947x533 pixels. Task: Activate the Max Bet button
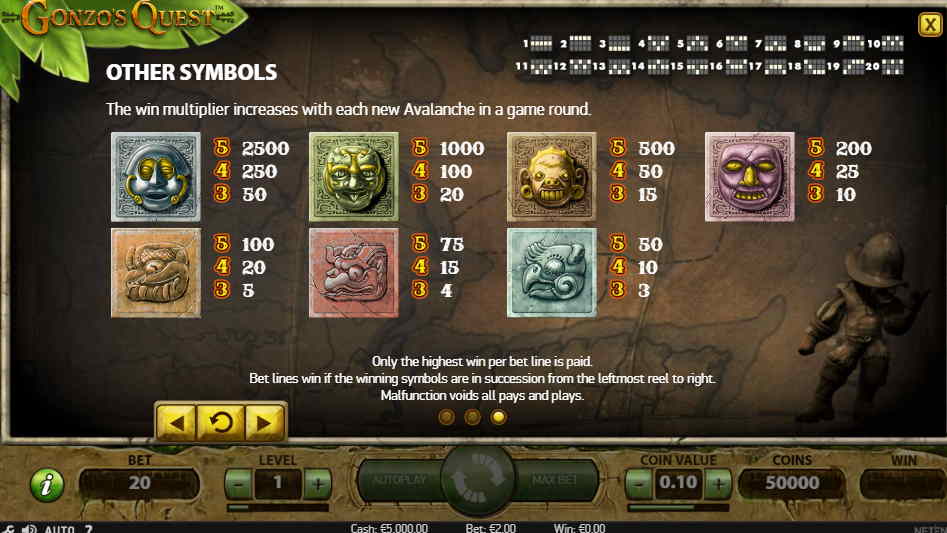(x=557, y=481)
